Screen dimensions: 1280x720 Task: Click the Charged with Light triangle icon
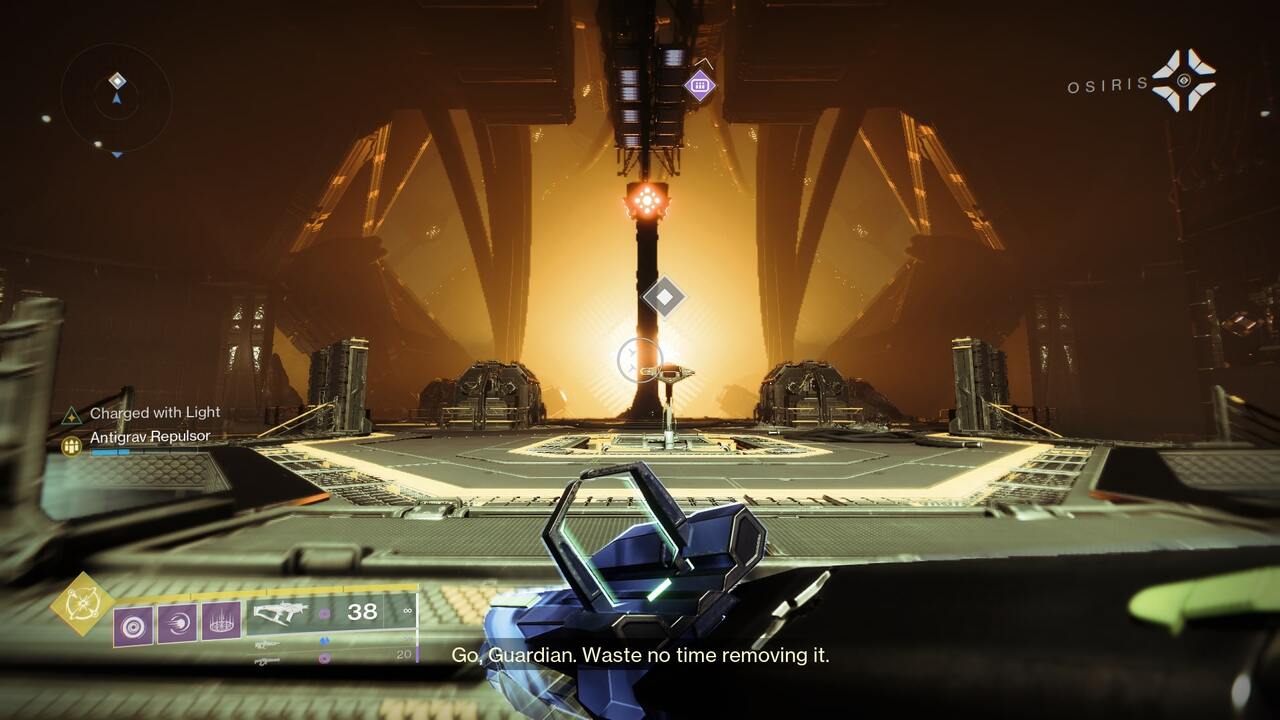(69, 413)
